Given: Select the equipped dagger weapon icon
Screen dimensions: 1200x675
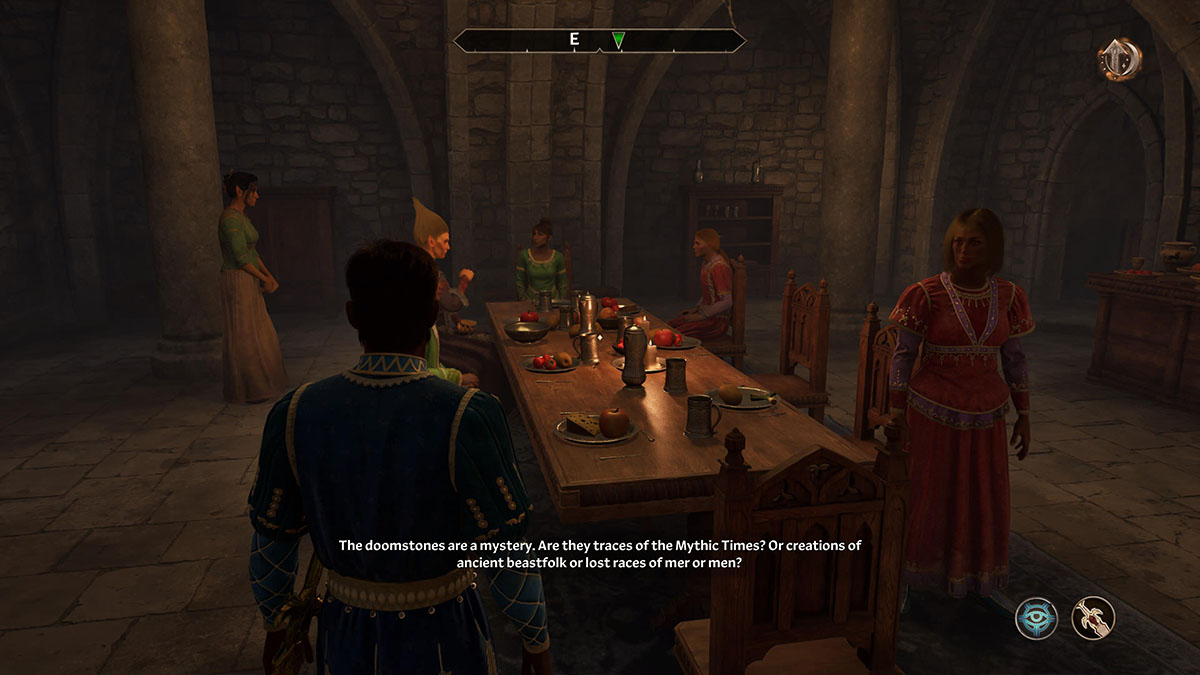Looking at the screenshot, I should point(1093,617).
